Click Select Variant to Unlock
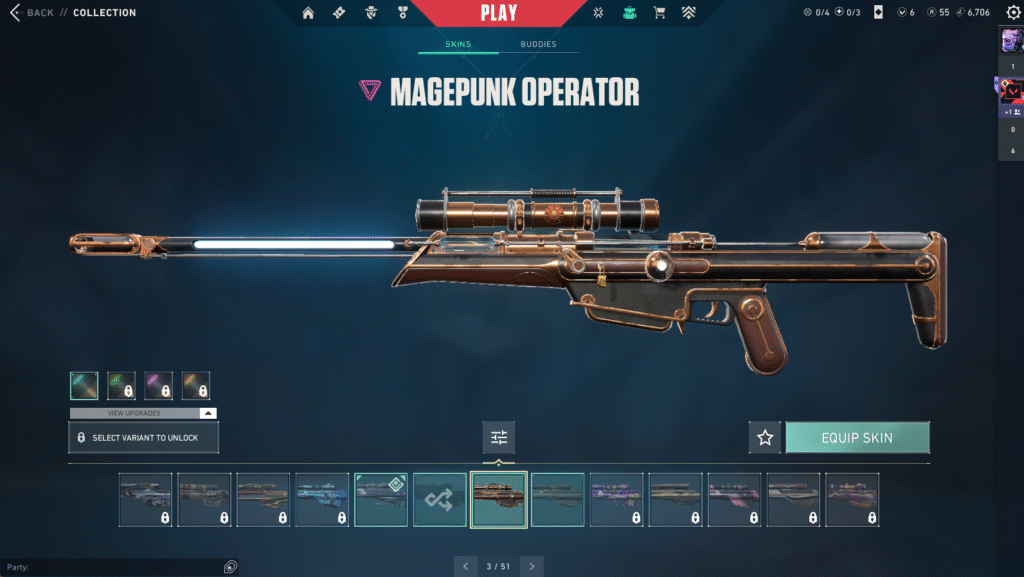1024x577 pixels. tap(143, 438)
